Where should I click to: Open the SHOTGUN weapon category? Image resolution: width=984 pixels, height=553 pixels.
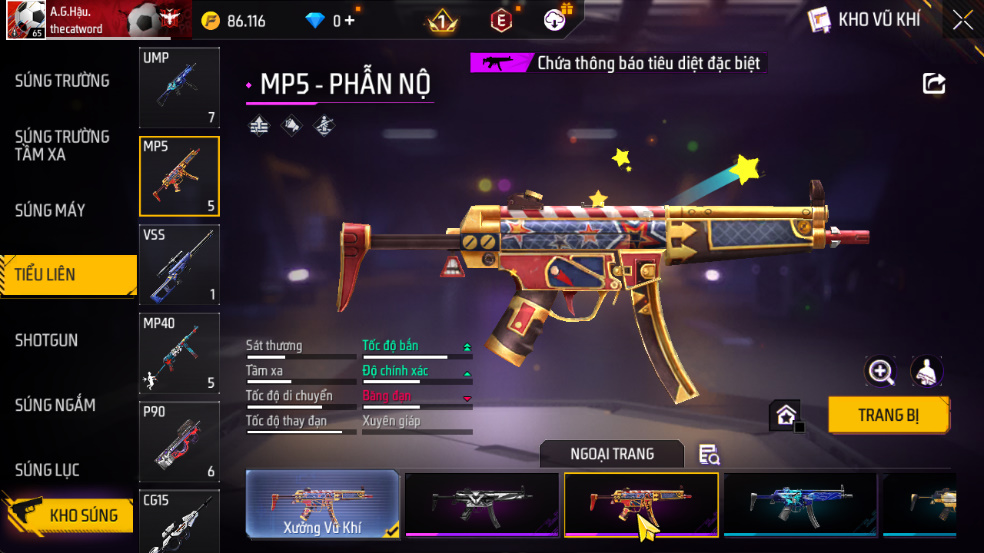point(46,340)
